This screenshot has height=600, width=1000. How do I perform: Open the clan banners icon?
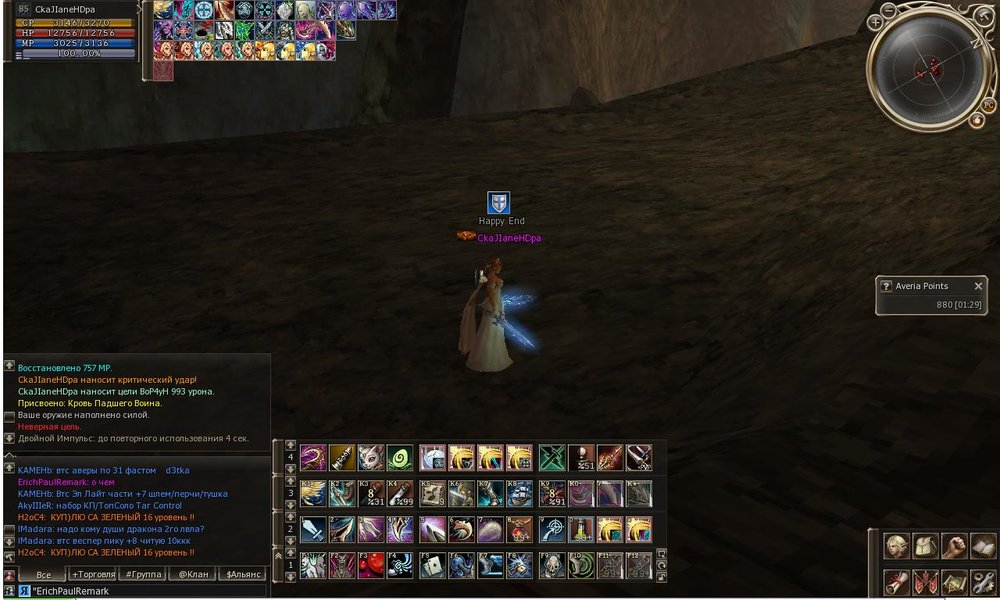(x=925, y=580)
